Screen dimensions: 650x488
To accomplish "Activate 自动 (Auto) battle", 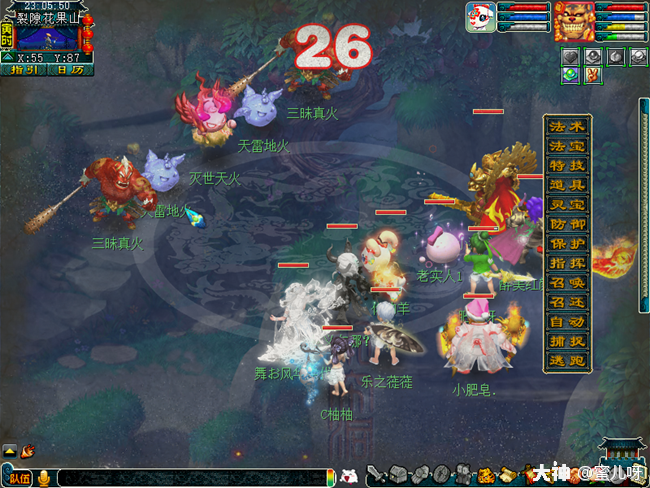I will [567, 322].
